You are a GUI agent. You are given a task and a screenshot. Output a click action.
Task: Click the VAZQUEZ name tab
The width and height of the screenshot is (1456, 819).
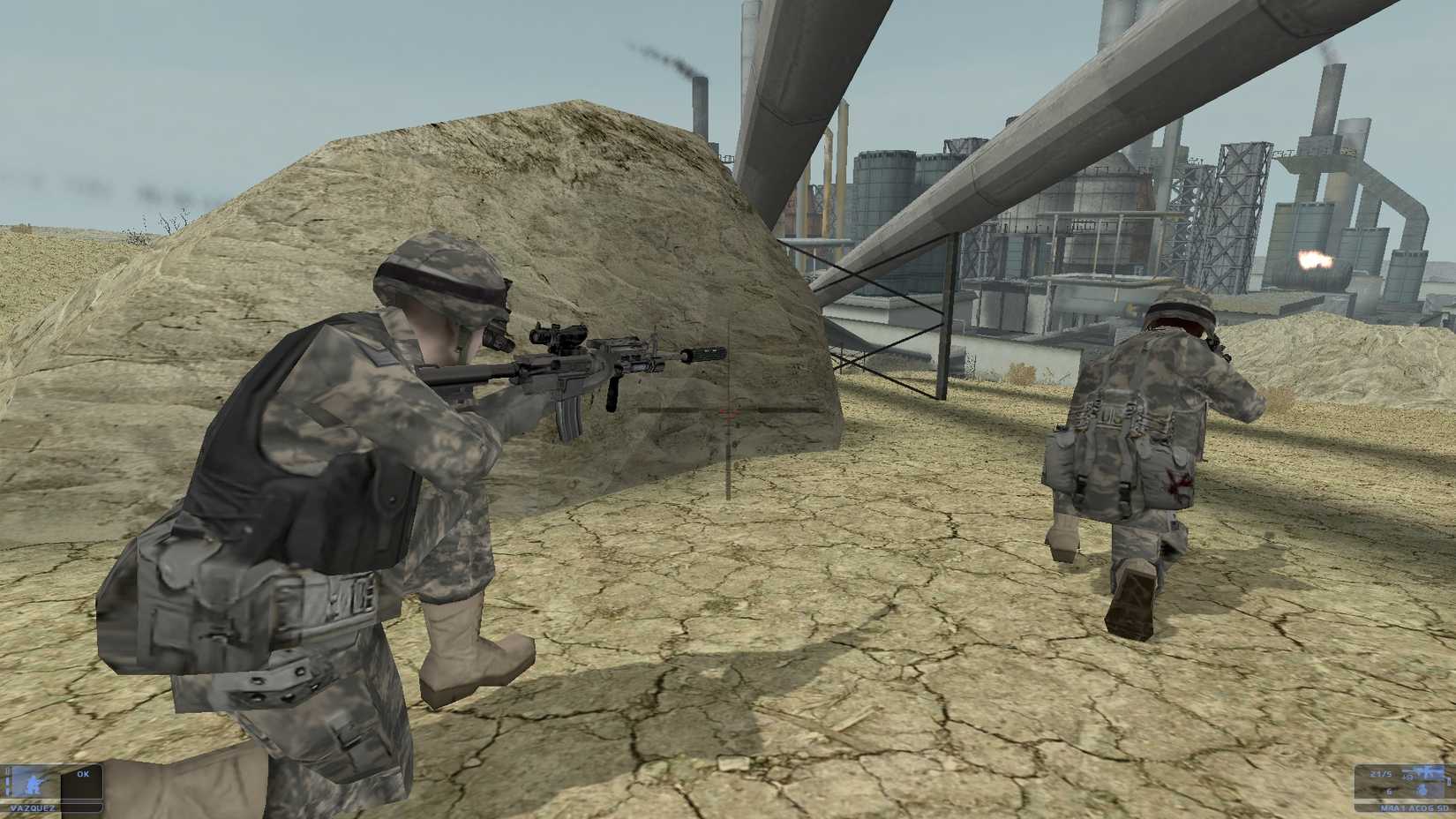pyautogui.click(x=33, y=808)
